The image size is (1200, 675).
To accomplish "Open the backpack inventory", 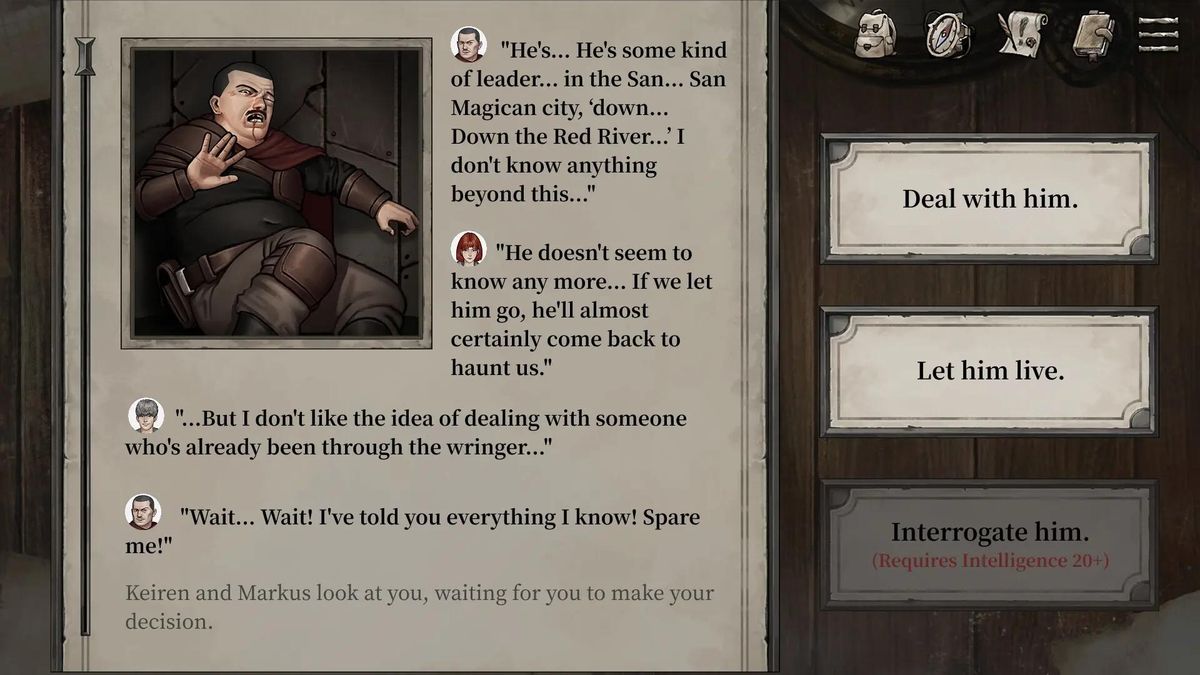I will [876, 35].
